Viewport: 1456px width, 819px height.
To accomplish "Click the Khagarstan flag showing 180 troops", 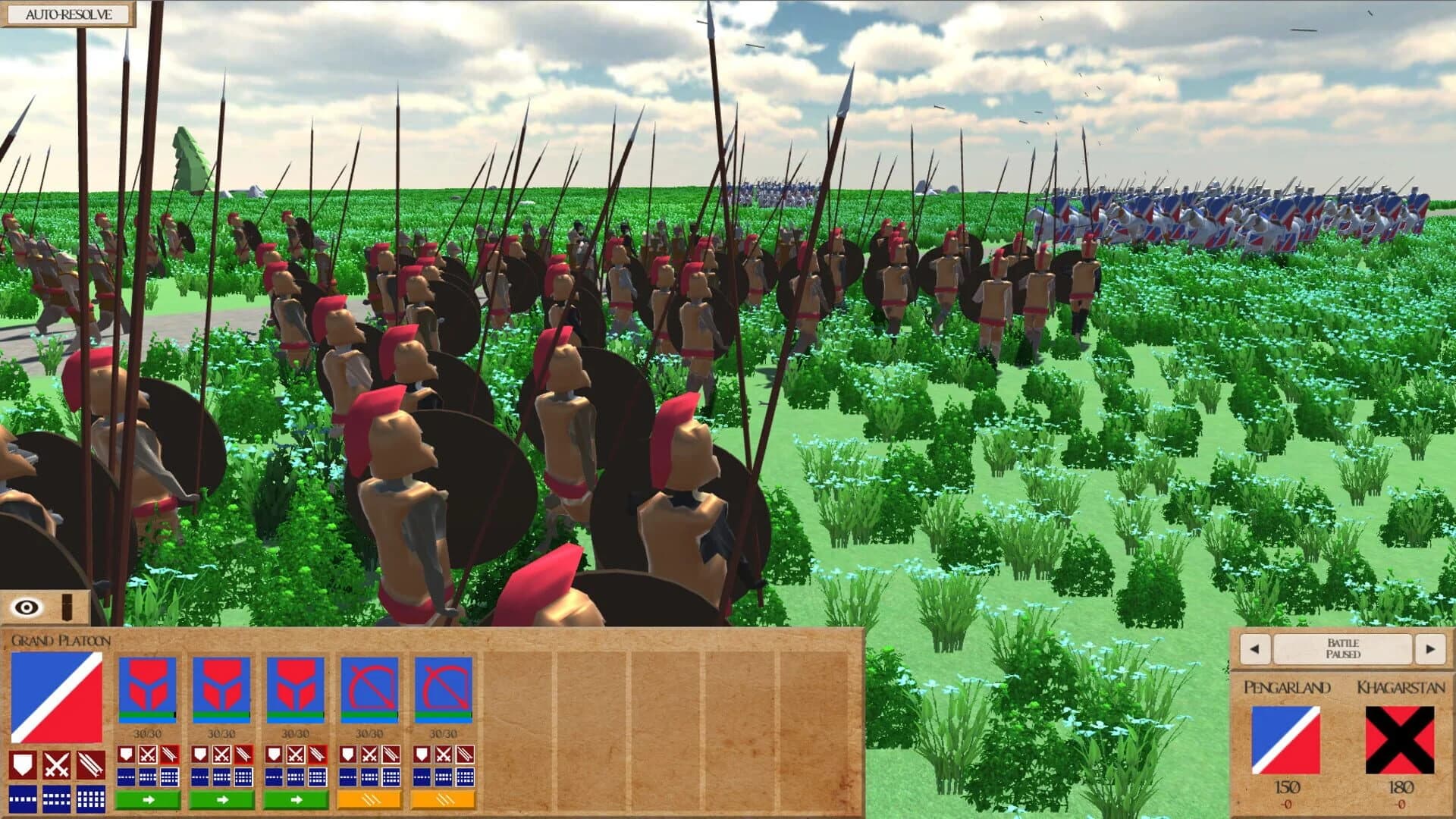I will click(1398, 741).
